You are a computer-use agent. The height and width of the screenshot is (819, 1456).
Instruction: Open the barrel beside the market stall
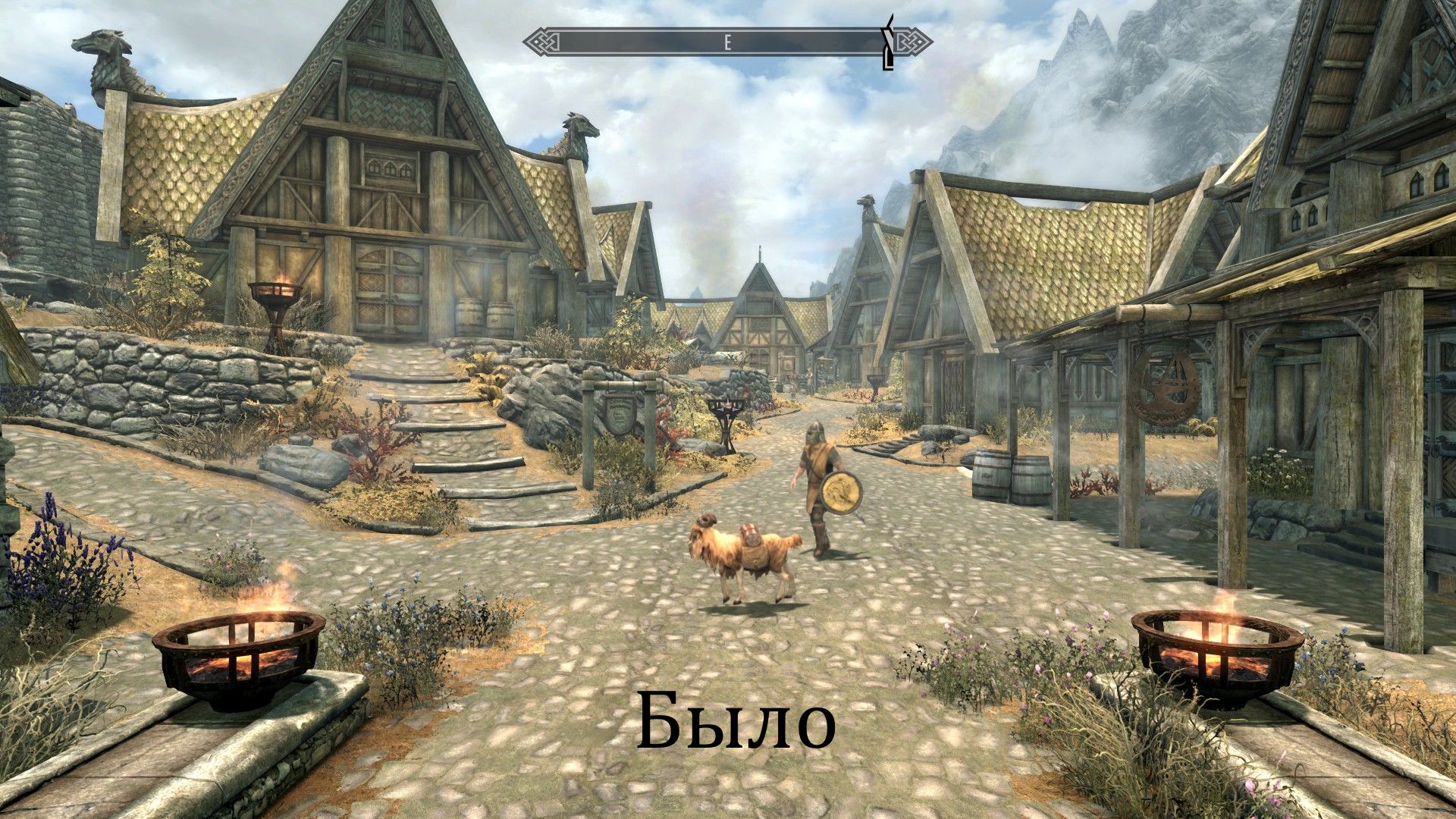click(993, 474)
